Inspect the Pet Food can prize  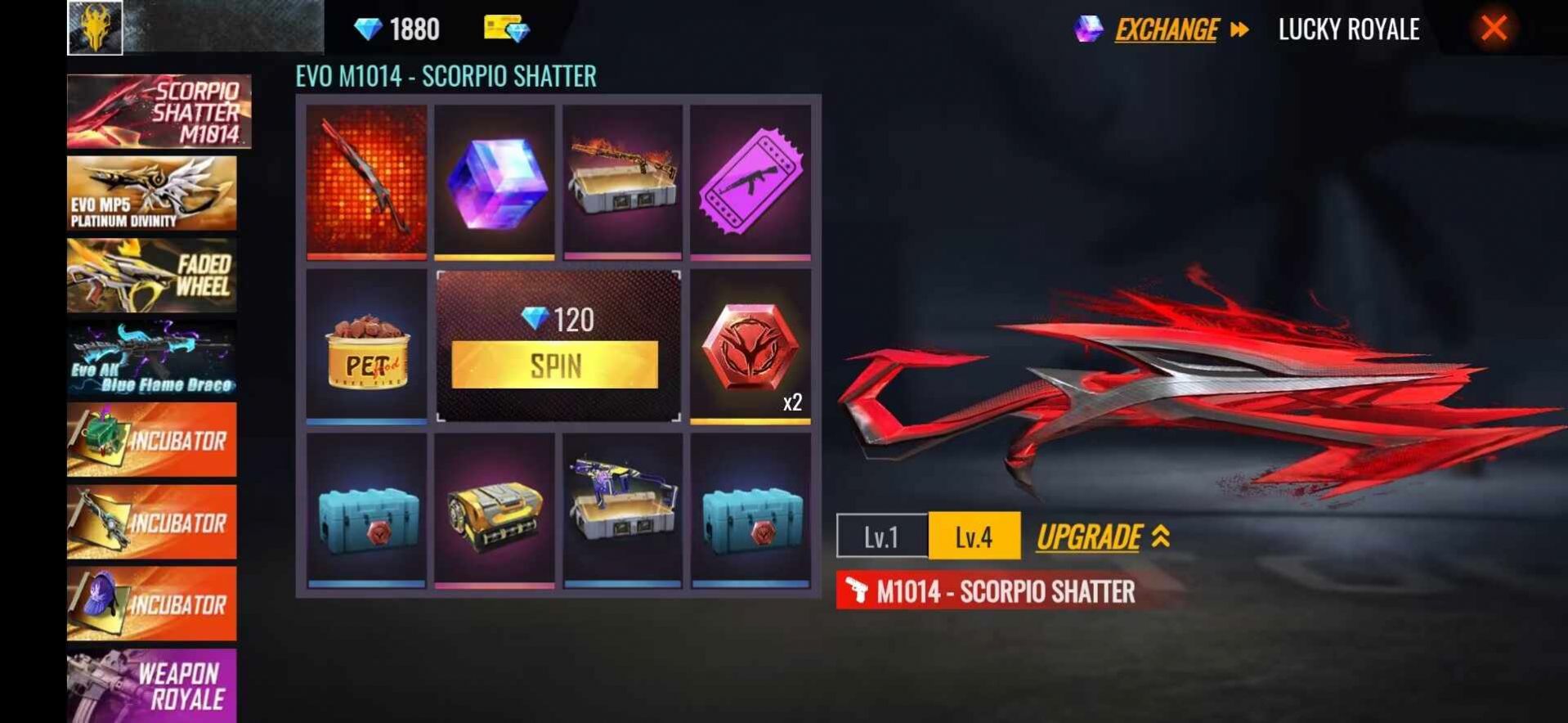(x=367, y=345)
